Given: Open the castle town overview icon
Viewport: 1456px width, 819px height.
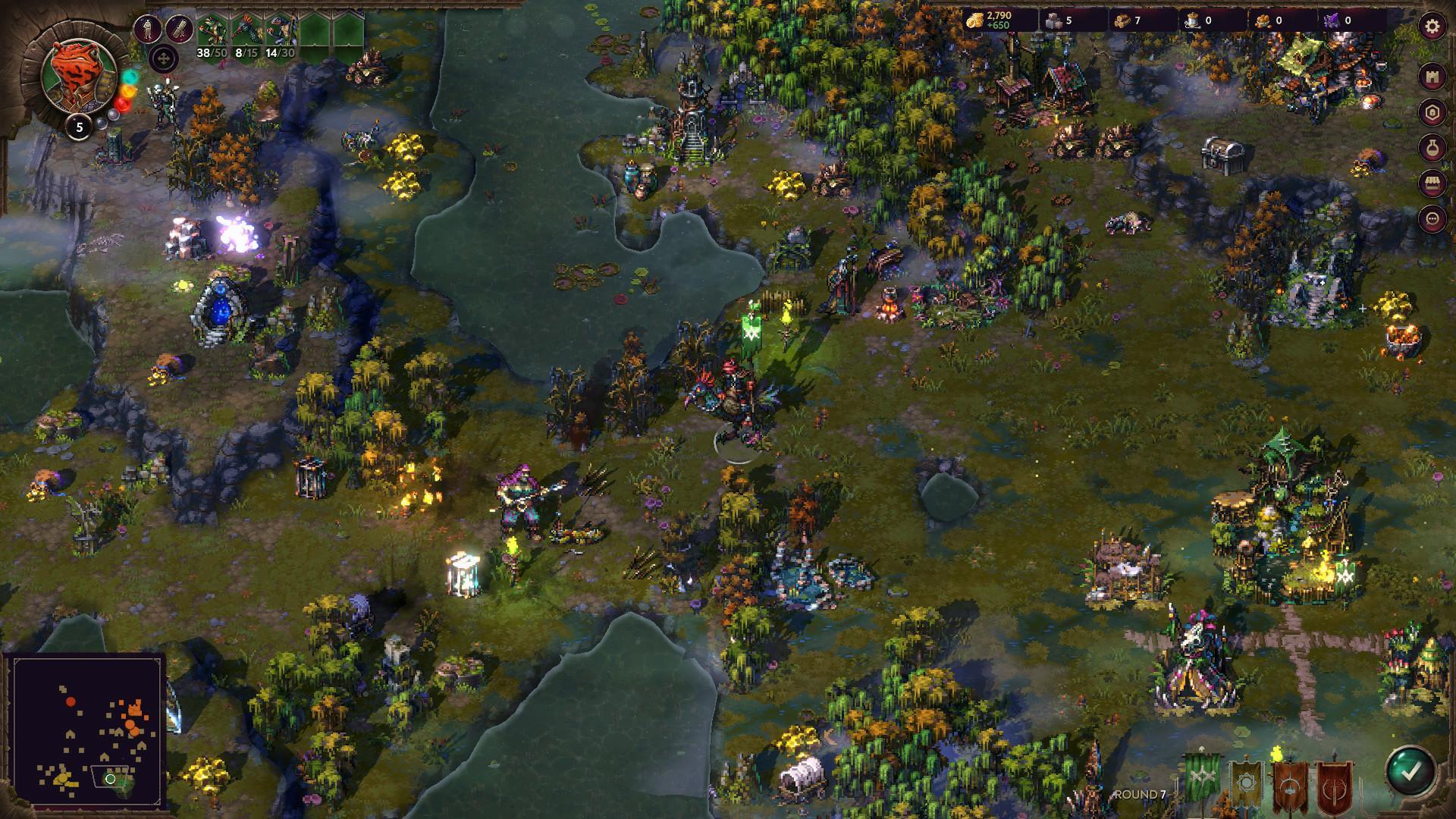Looking at the screenshot, I should click(x=1432, y=75).
